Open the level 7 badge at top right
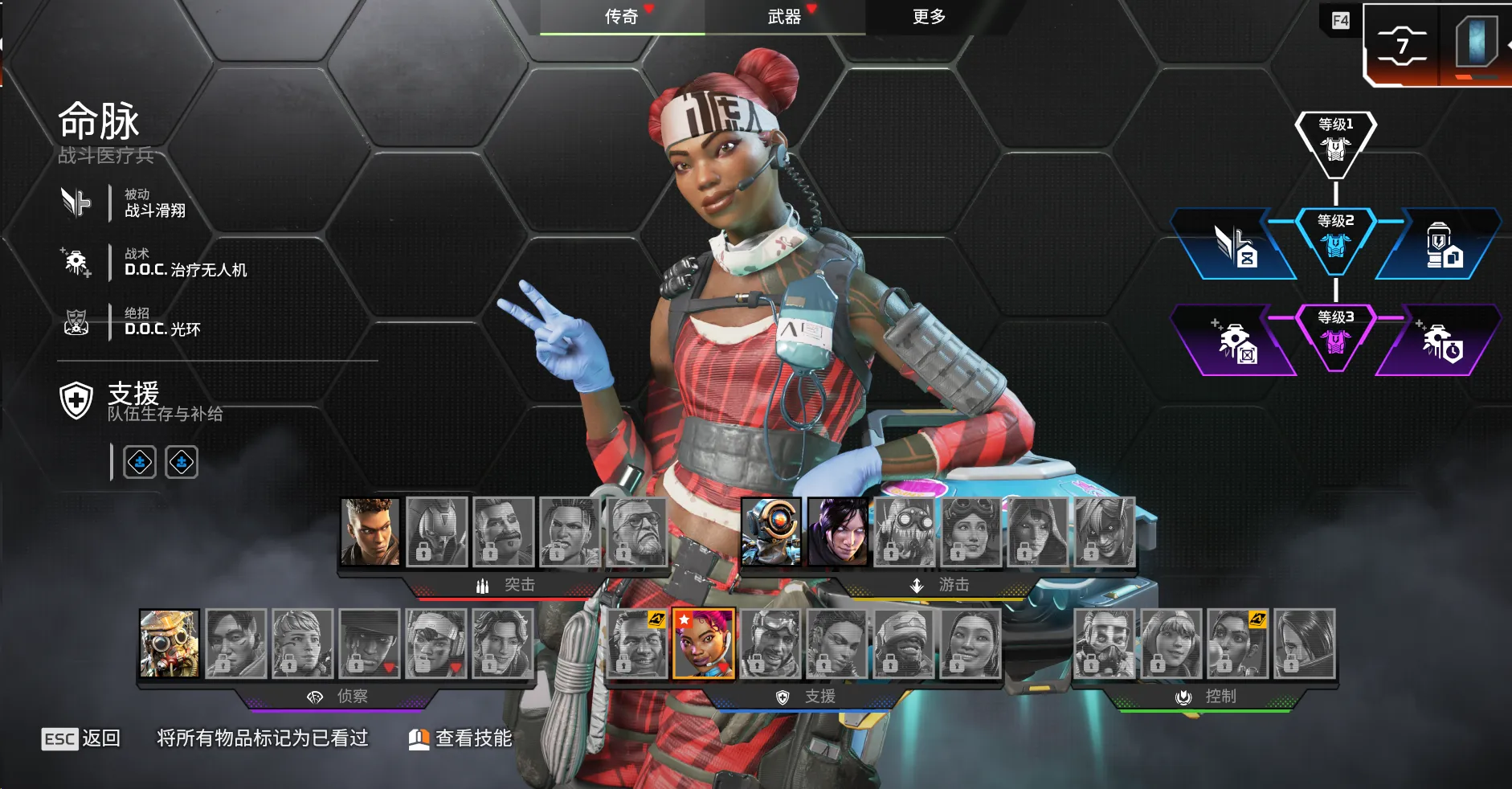 (1402, 45)
